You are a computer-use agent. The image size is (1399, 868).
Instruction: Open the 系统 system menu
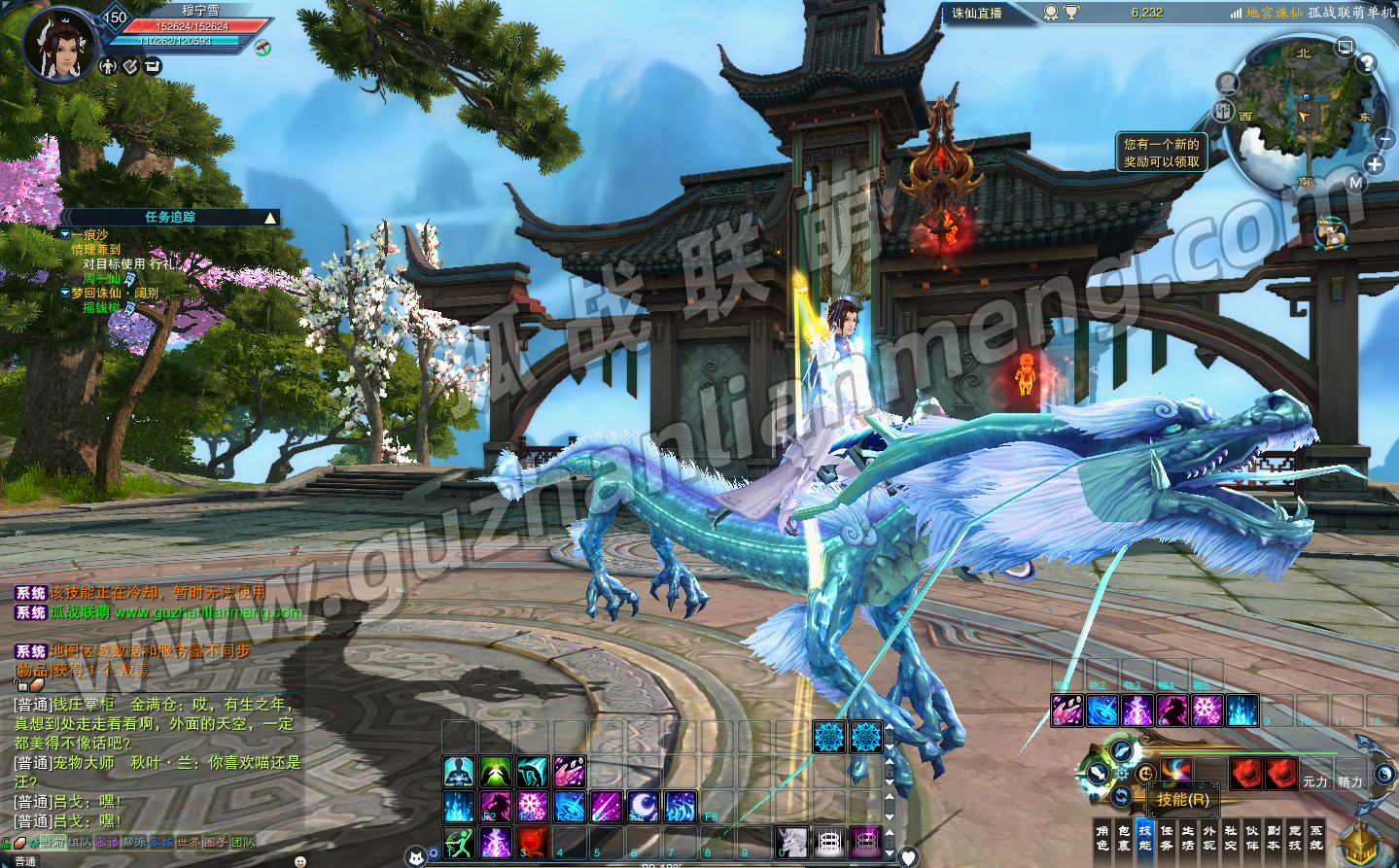[1315, 837]
